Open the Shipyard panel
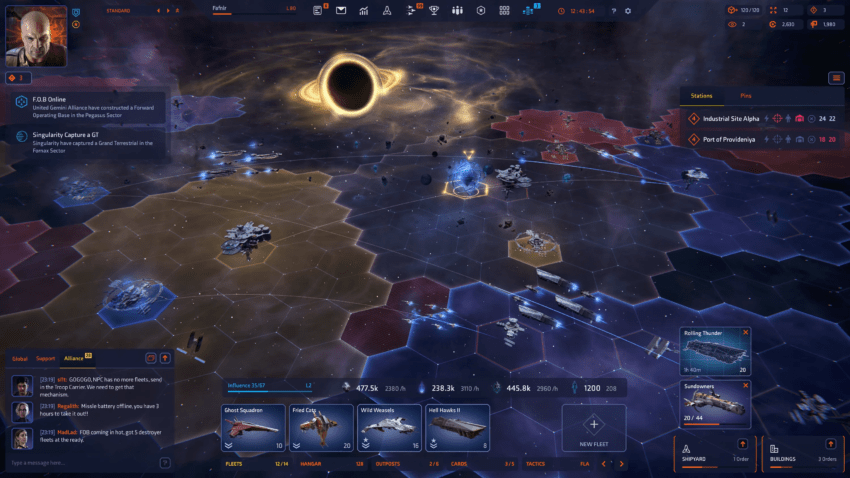 point(713,452)
